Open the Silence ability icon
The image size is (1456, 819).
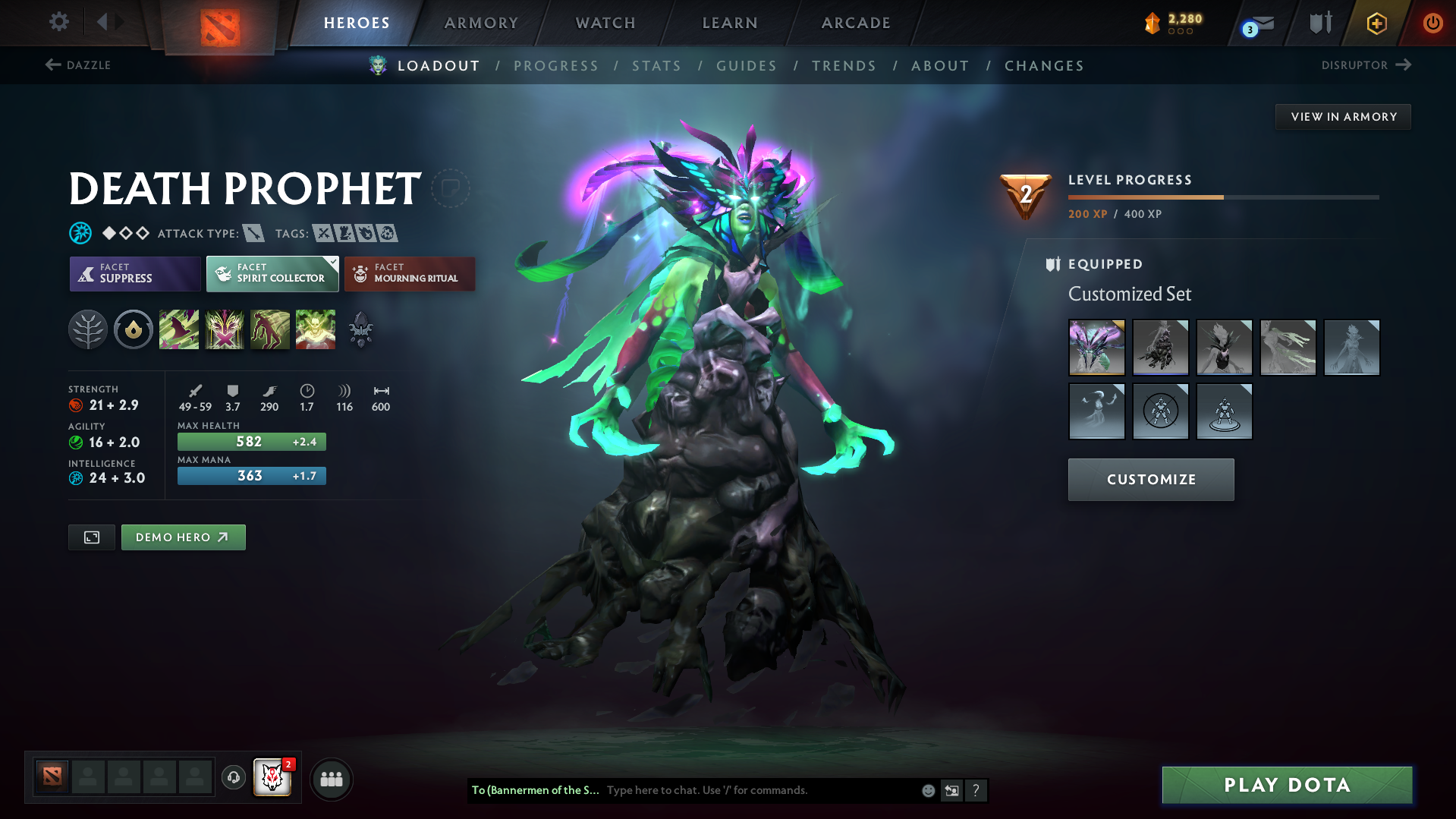(225, 329)
